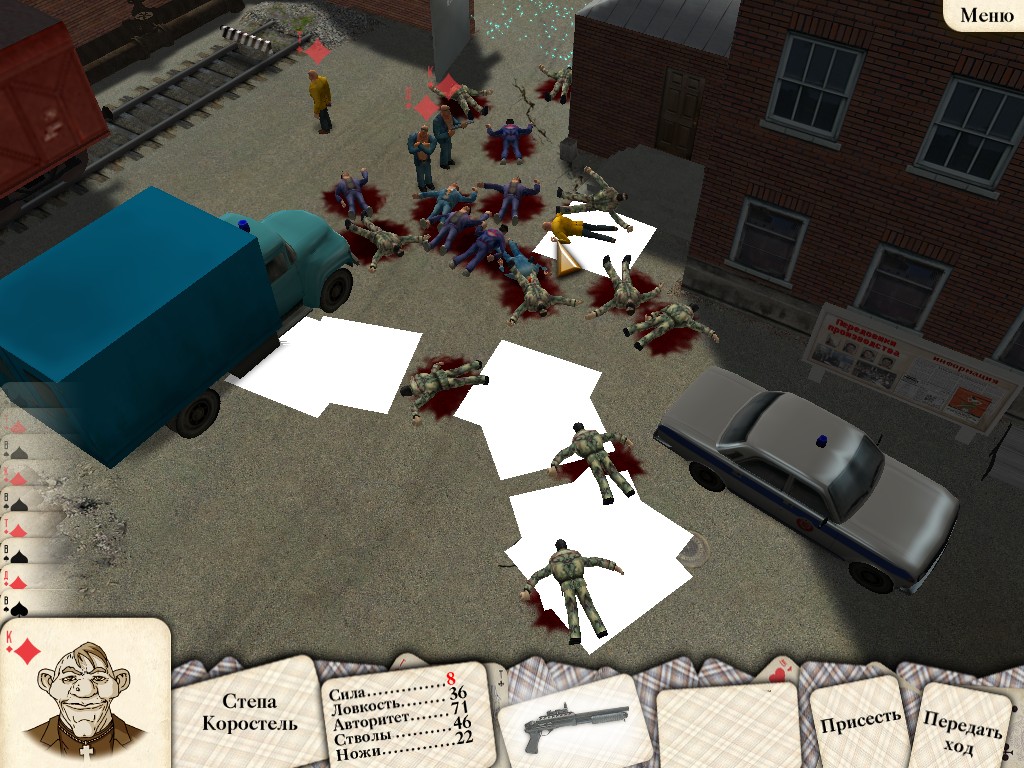Open the Меню button
The height and width of the screenshot is (768, 1024).
[986, 15]
